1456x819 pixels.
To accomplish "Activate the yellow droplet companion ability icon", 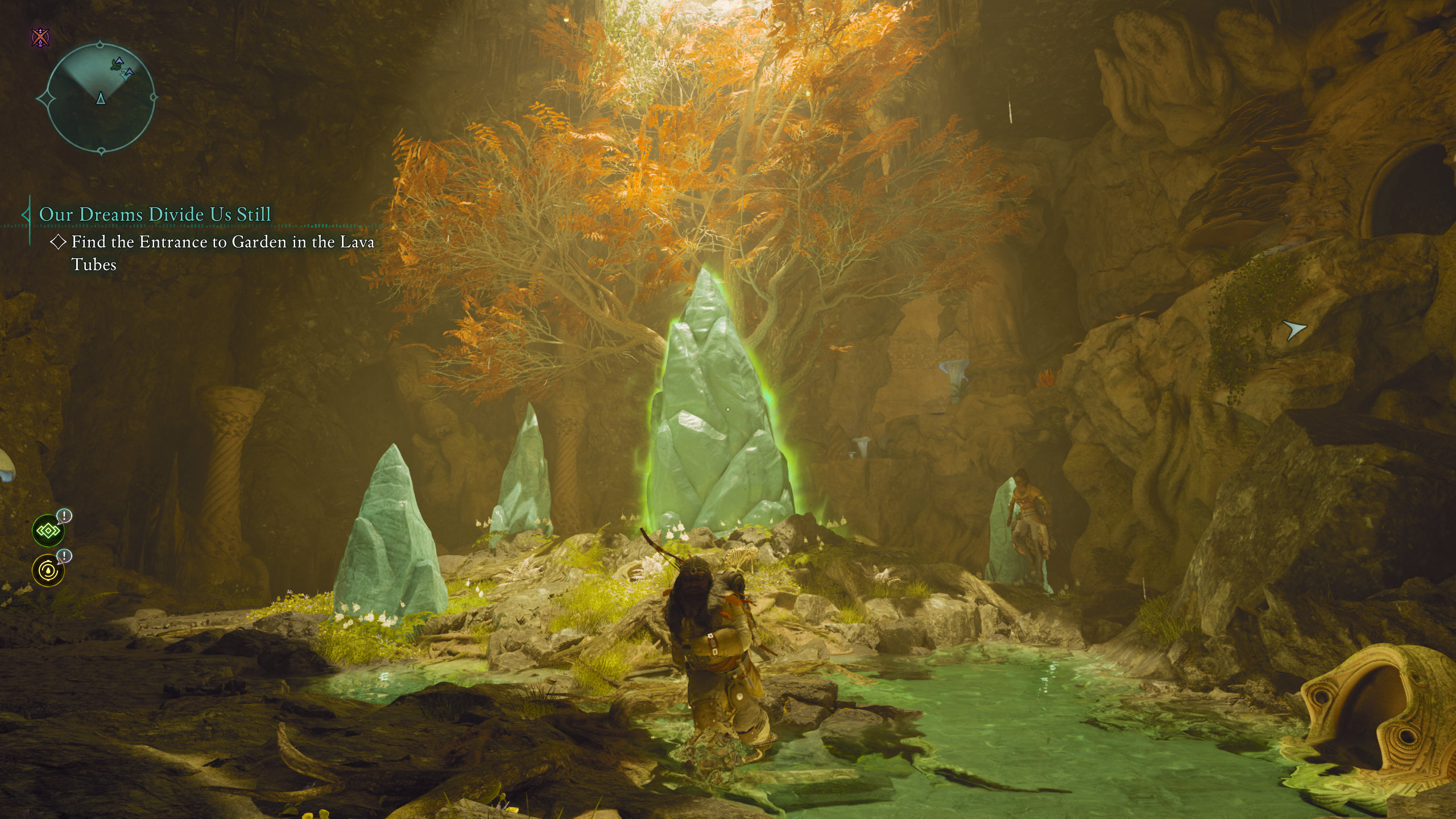I will click(x=48, y=570).
